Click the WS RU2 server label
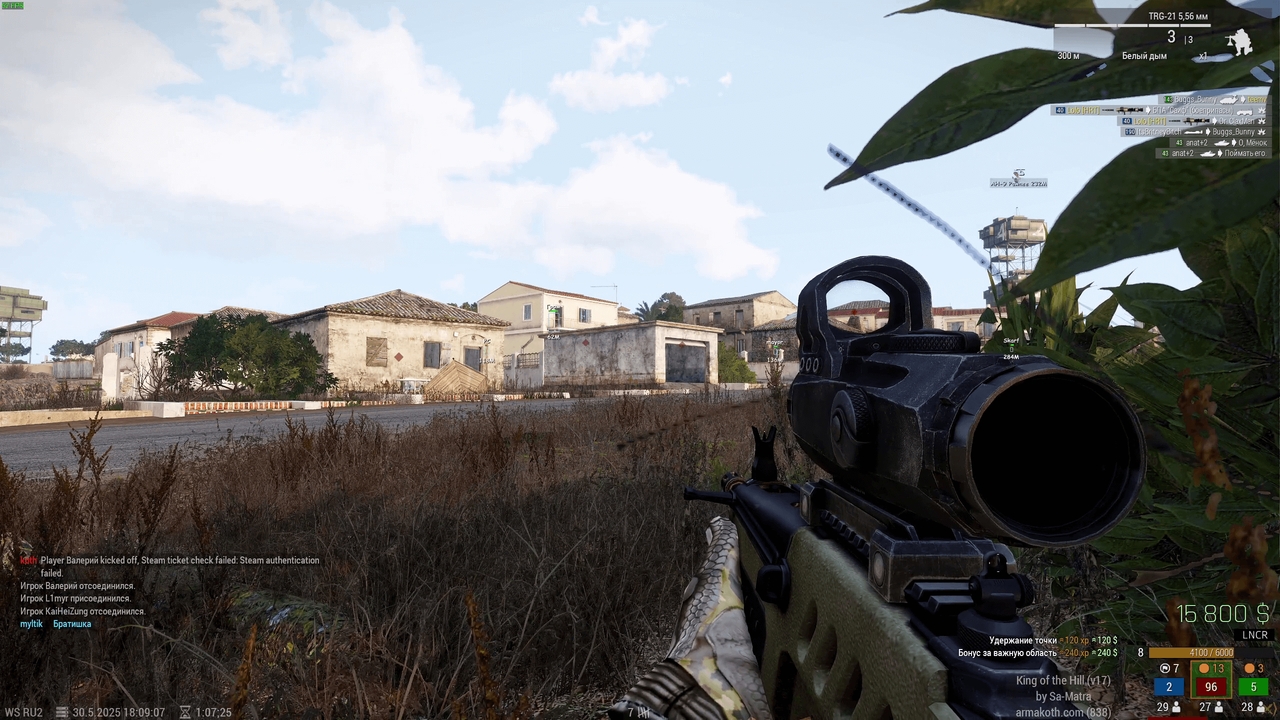This screenshot has height=720, width=1280. tap(23, 712)
